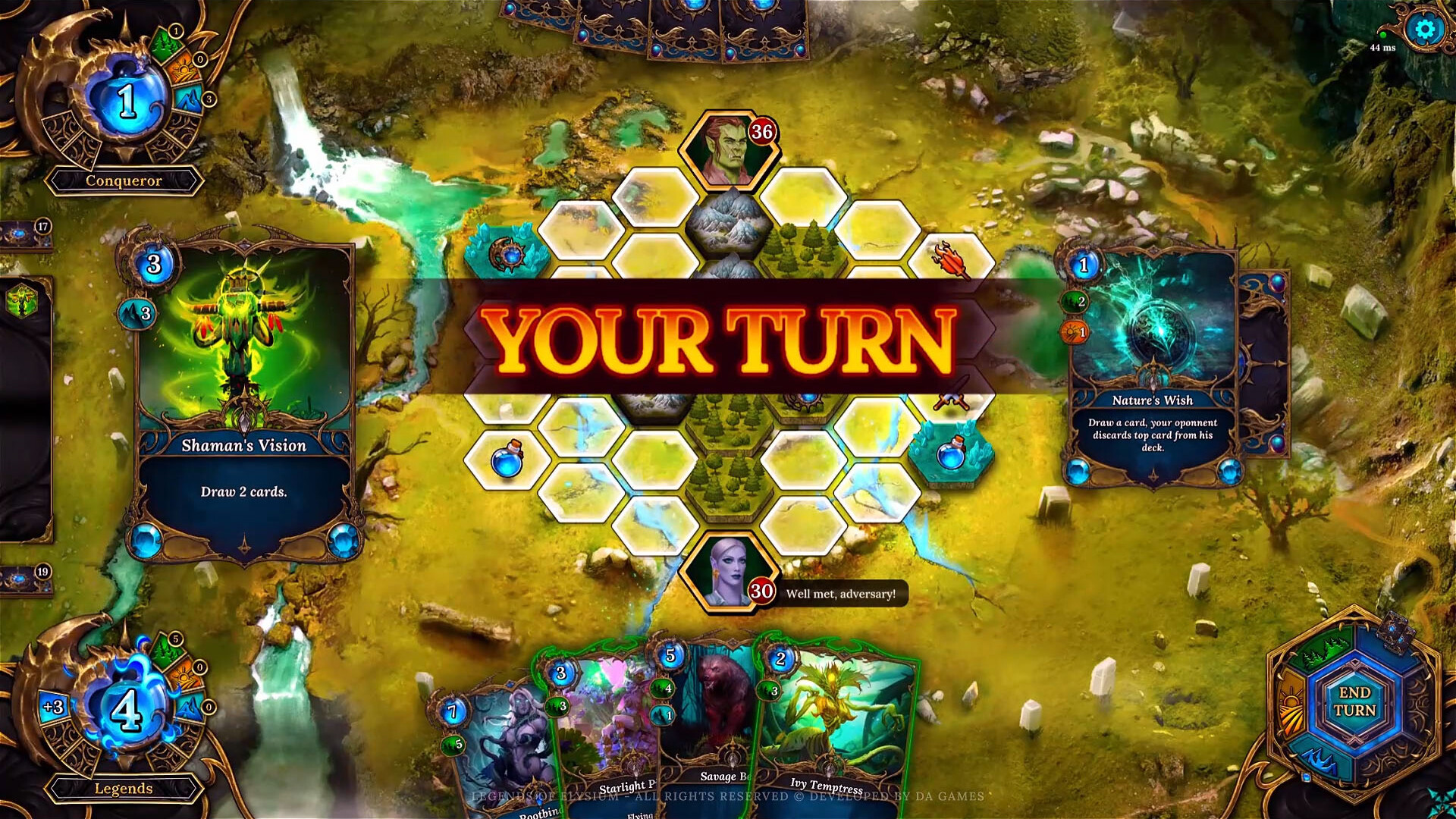The height and width of the screenshot is (819, 1456).
Task: Select the opponent portrait showing 36 health
Action: 730,146
